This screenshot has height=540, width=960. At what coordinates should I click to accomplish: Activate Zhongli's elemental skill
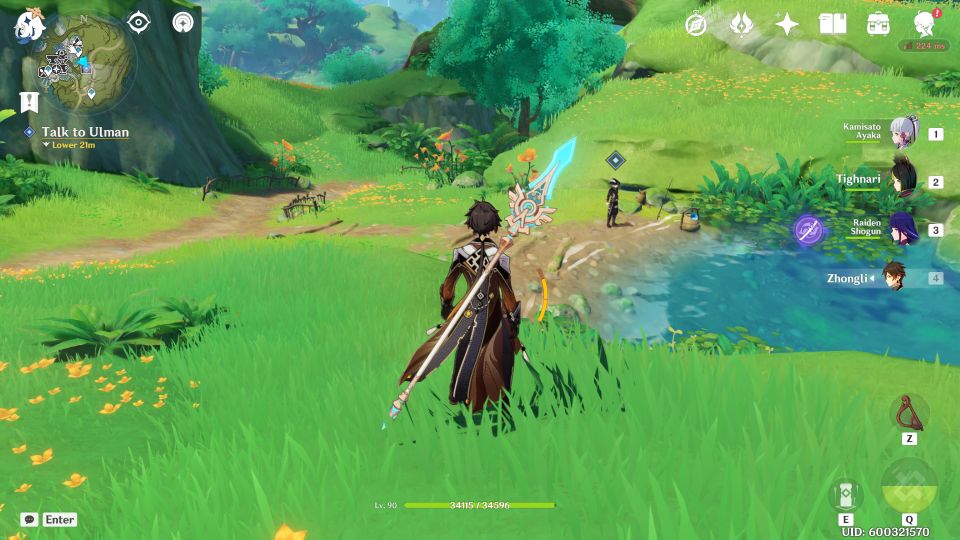point(846,495)
